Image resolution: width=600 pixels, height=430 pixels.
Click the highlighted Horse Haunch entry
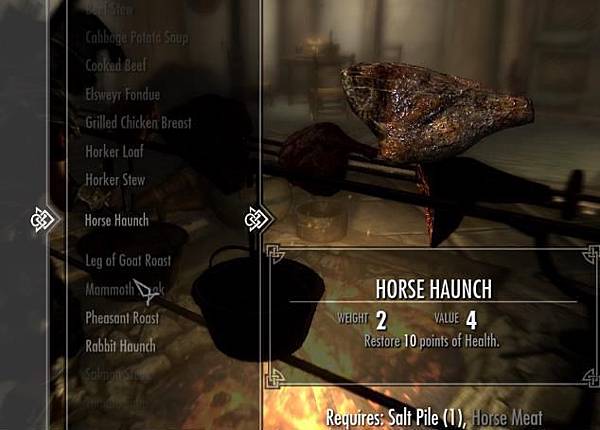(x=116, y=220)
